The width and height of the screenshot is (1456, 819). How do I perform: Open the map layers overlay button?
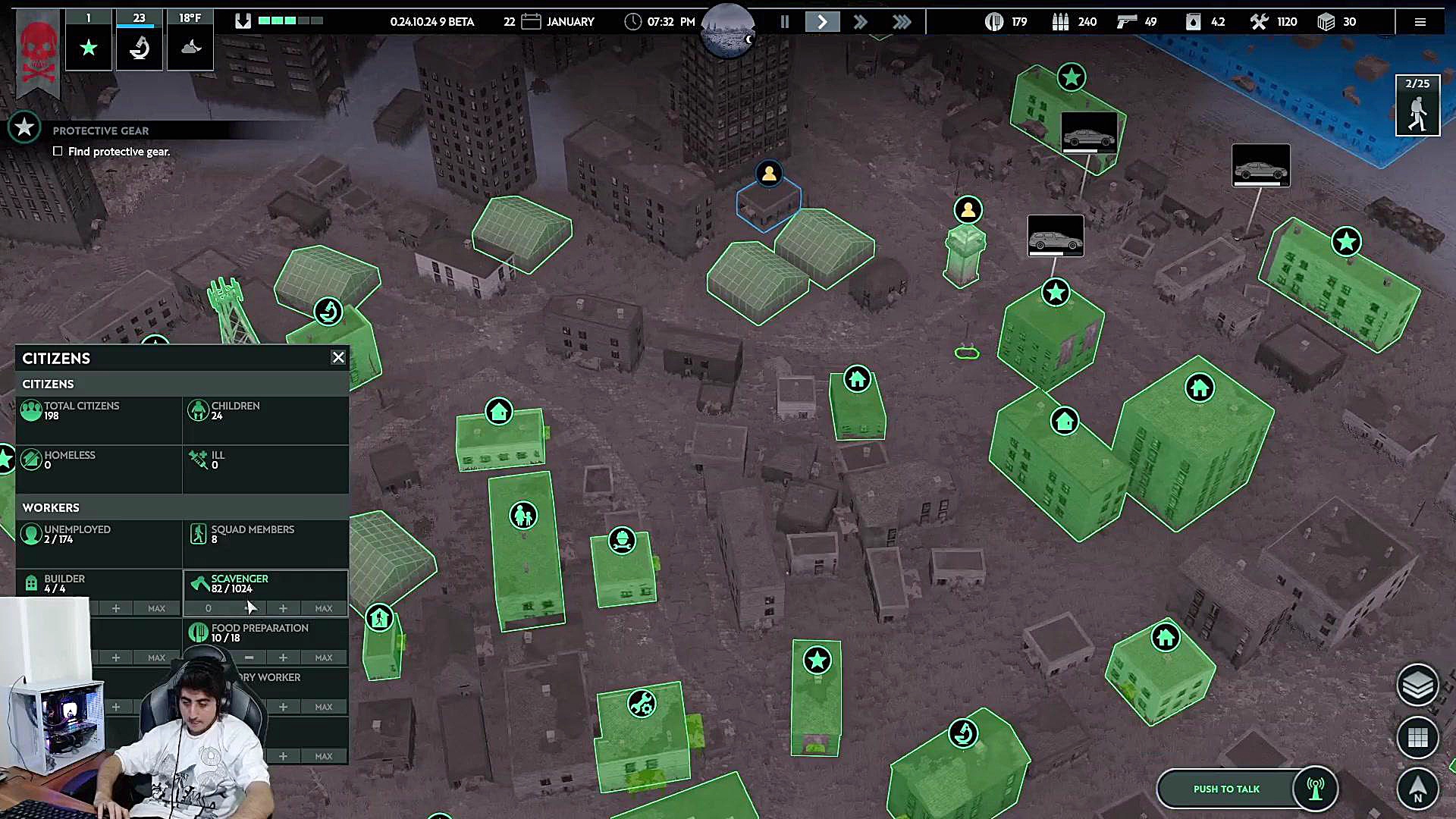[x=1417, y=685]
